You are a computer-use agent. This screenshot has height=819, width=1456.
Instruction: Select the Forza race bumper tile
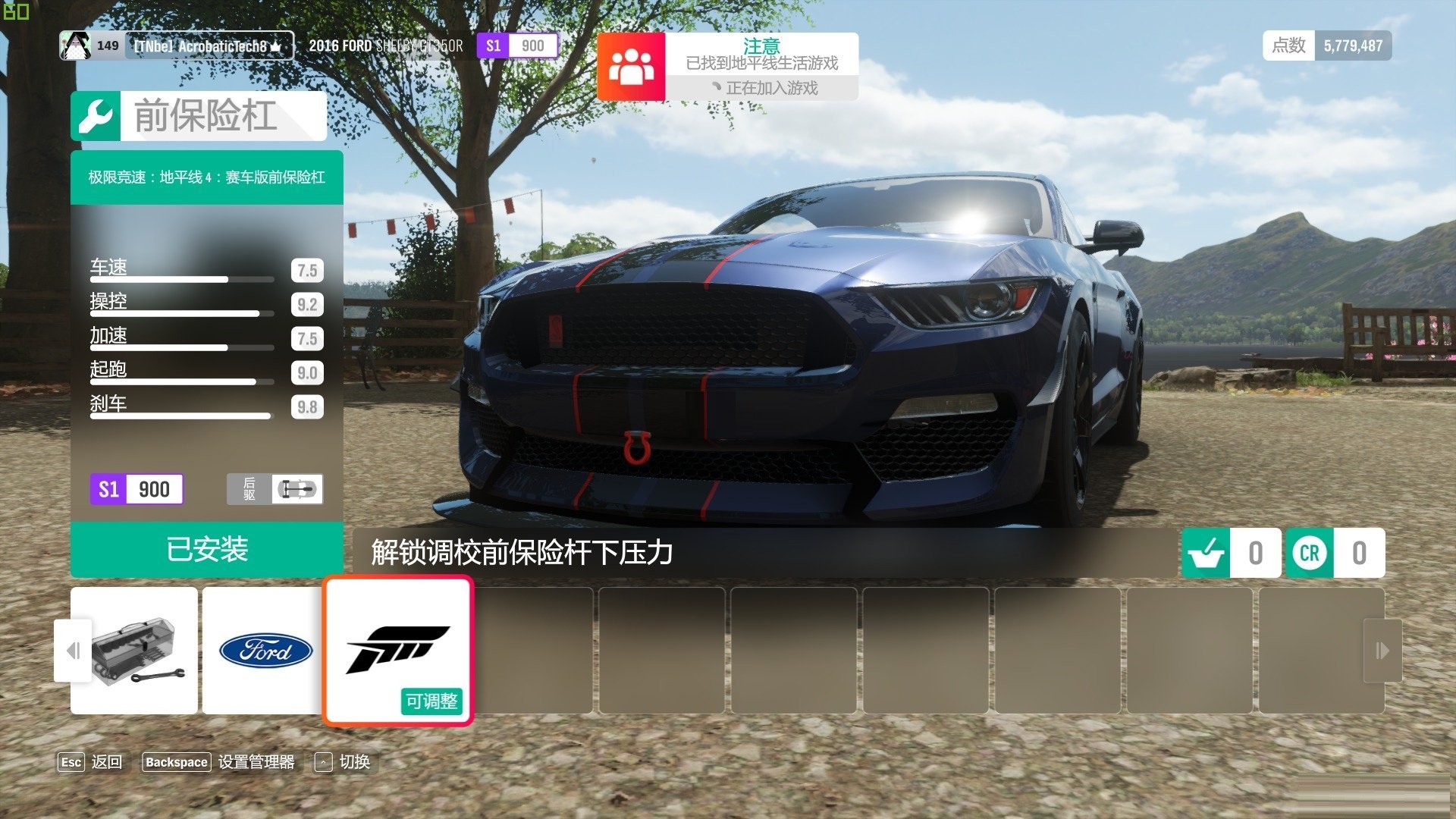pyautogui.click(x=398, y=651)
